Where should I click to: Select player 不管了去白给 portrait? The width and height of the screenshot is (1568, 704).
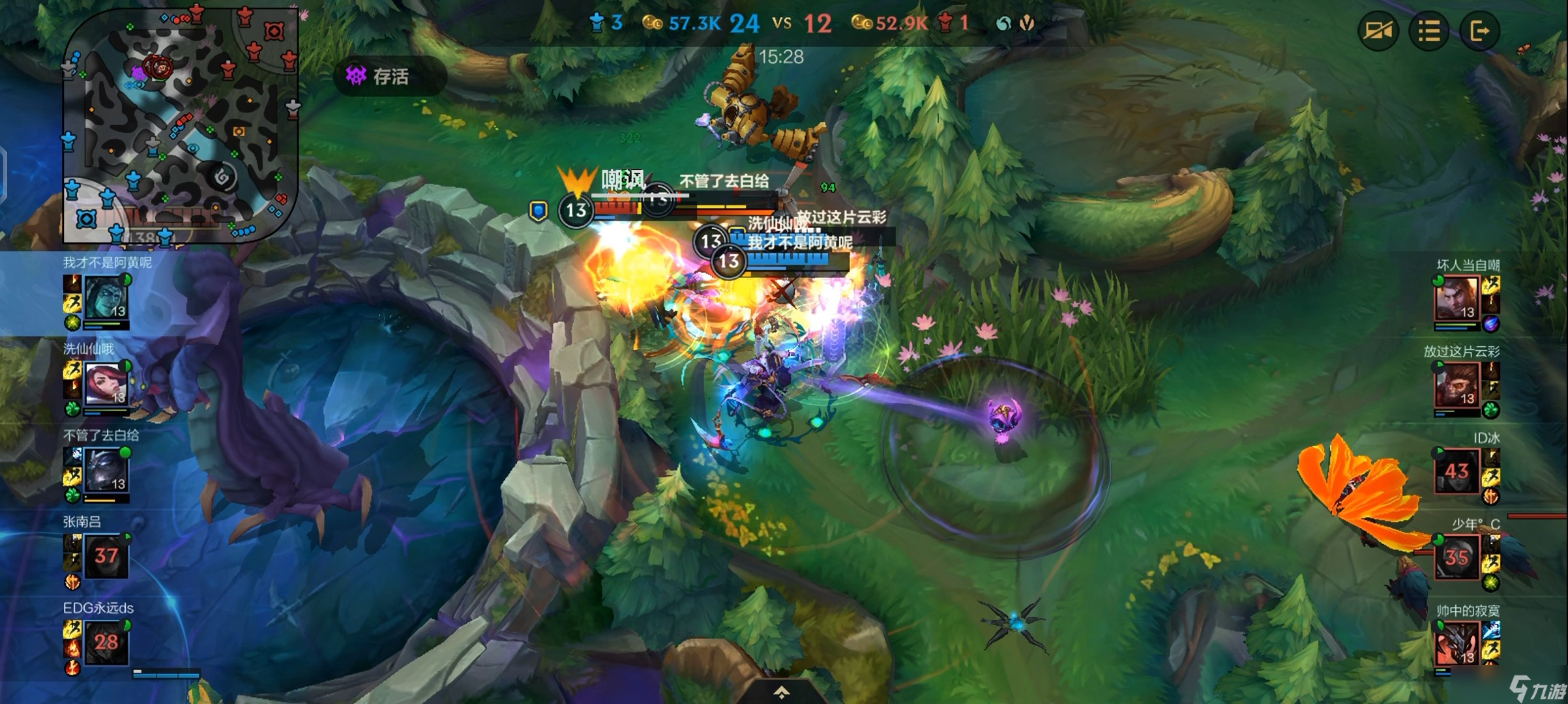coord(106,471)
